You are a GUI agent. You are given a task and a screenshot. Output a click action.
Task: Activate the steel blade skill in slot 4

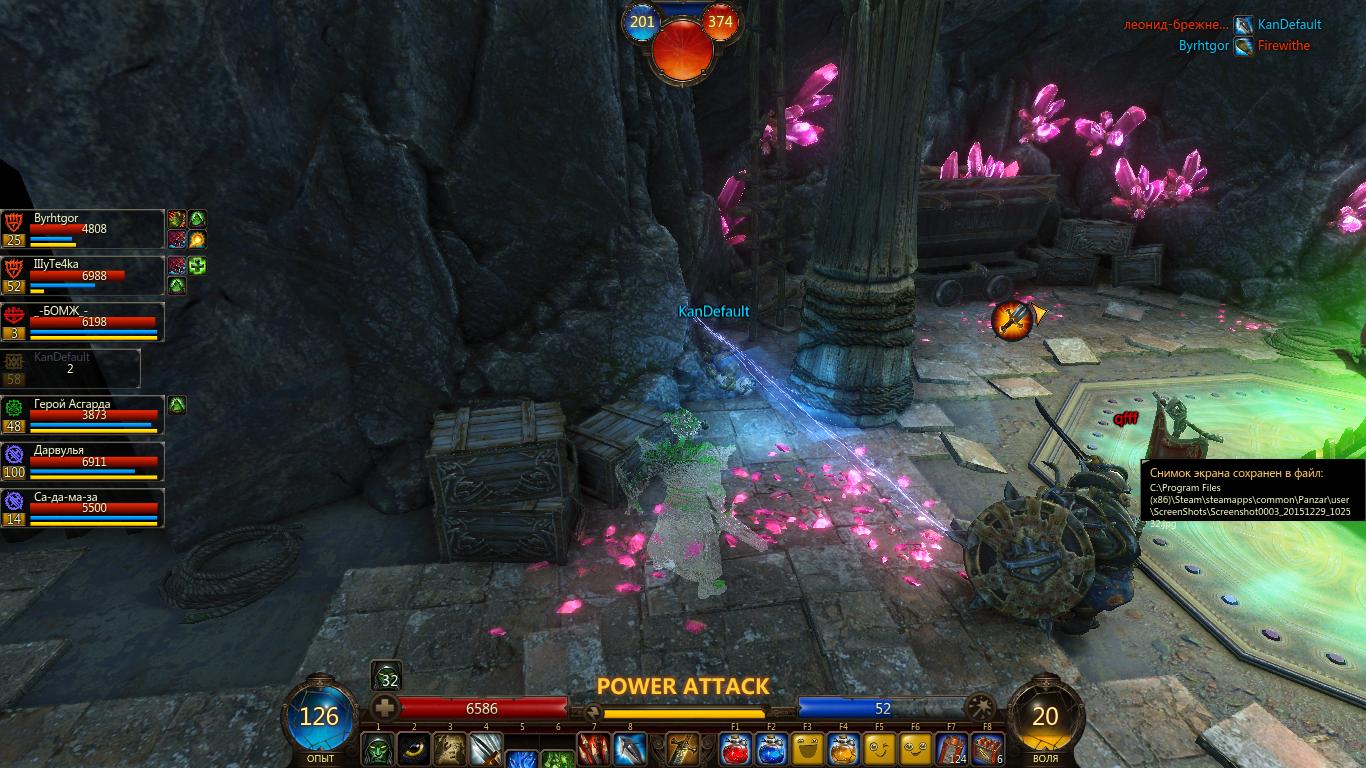point(486,749)
